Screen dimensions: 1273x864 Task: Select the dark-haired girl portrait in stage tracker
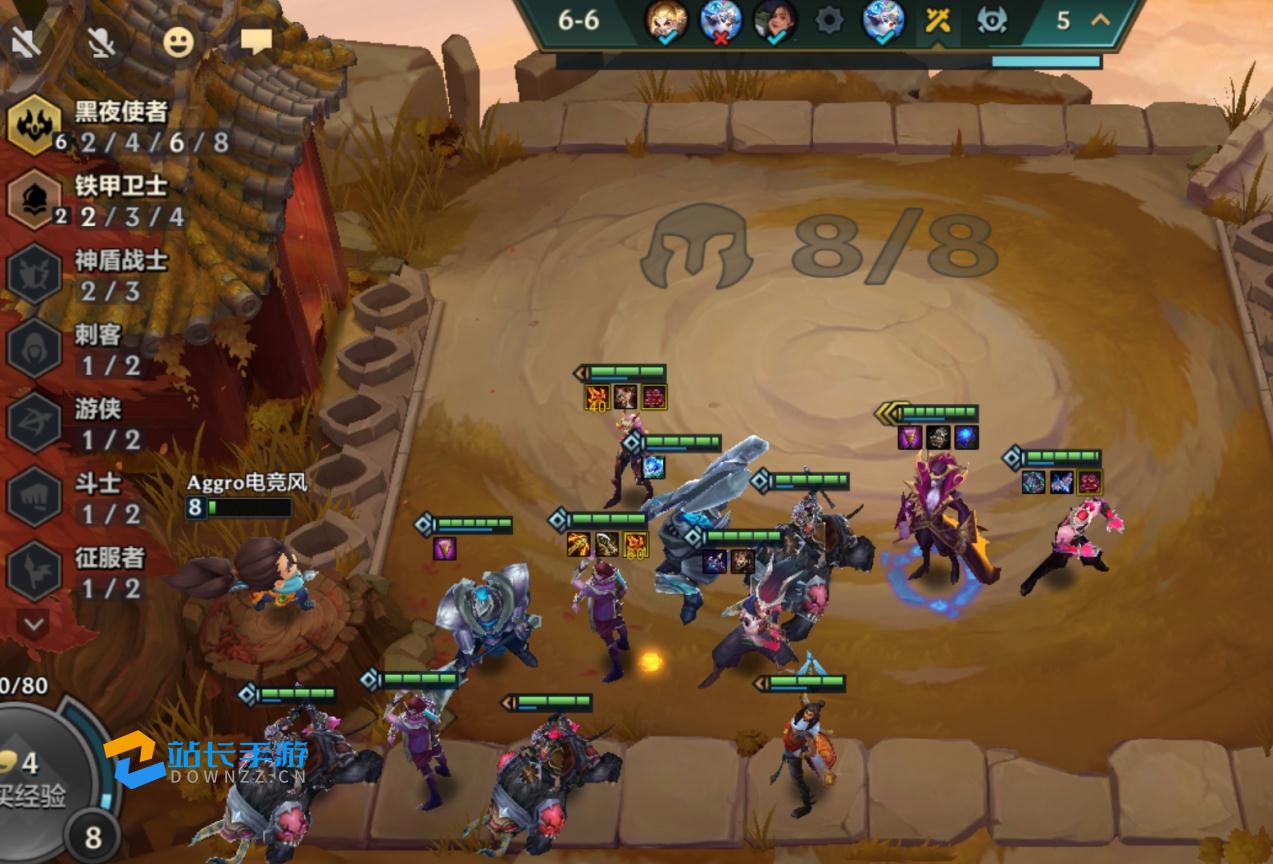775,20
